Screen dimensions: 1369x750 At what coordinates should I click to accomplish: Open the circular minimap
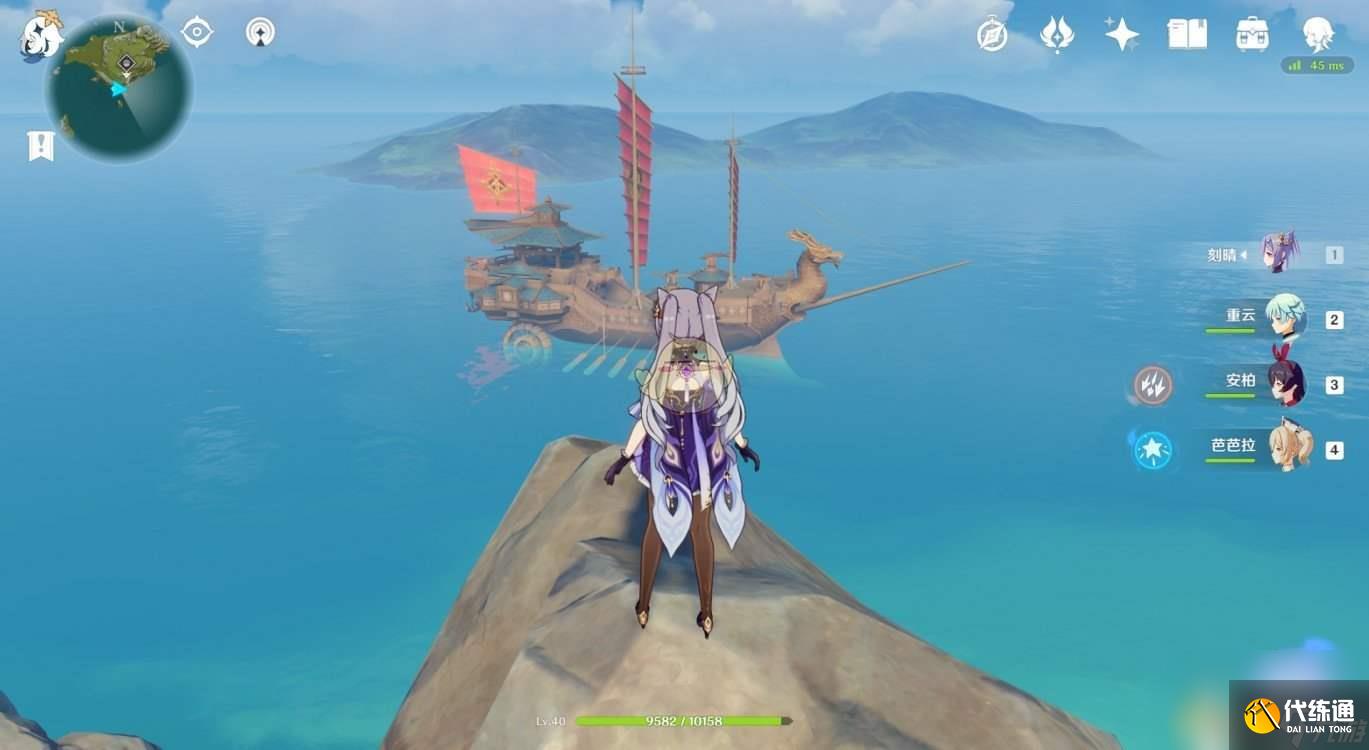coord(119,88)
